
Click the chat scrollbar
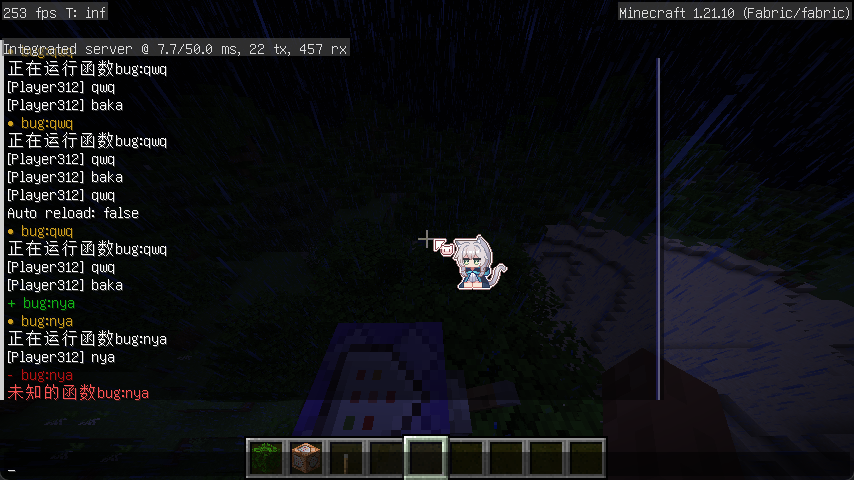658,228
